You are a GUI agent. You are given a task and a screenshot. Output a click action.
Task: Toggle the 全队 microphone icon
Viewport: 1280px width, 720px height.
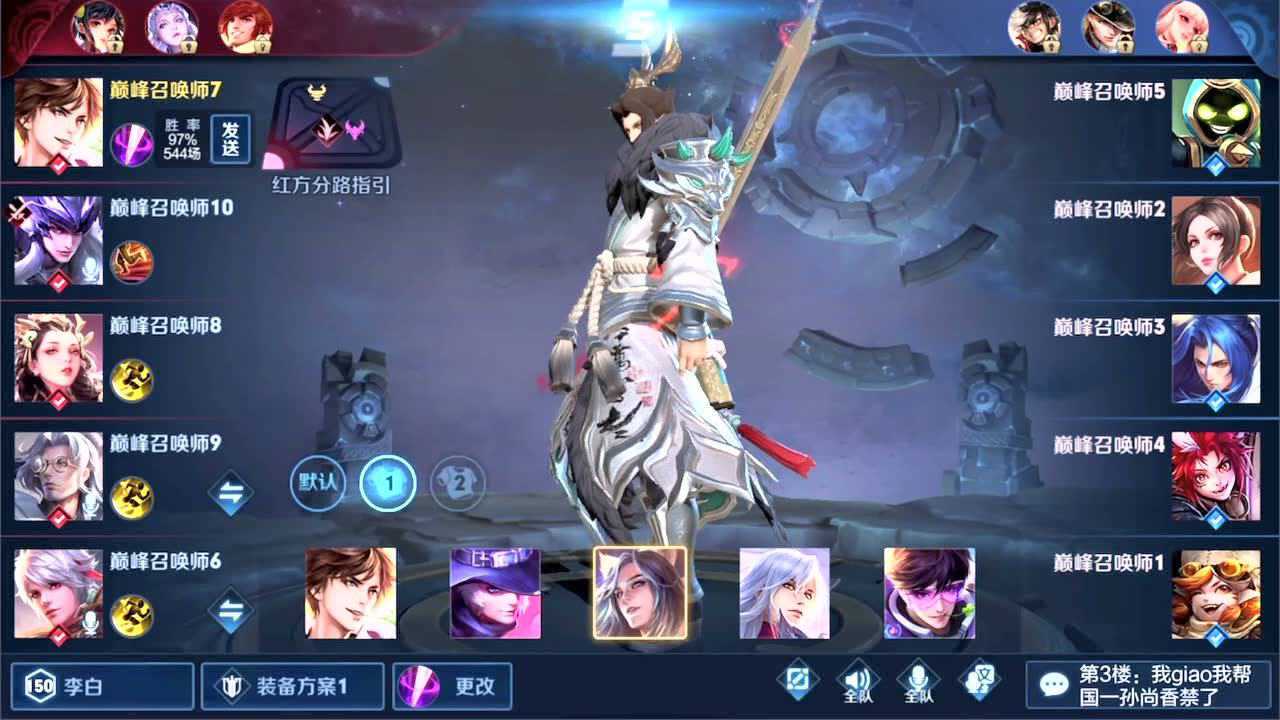(x=918, y=681)
